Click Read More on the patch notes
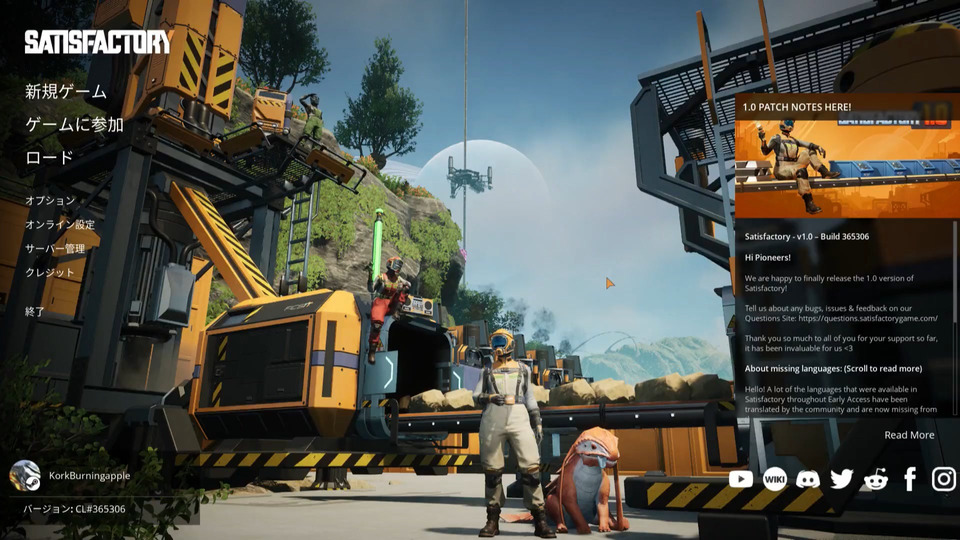Viewport: 960px width, 540px height. [x=909, y=435]
